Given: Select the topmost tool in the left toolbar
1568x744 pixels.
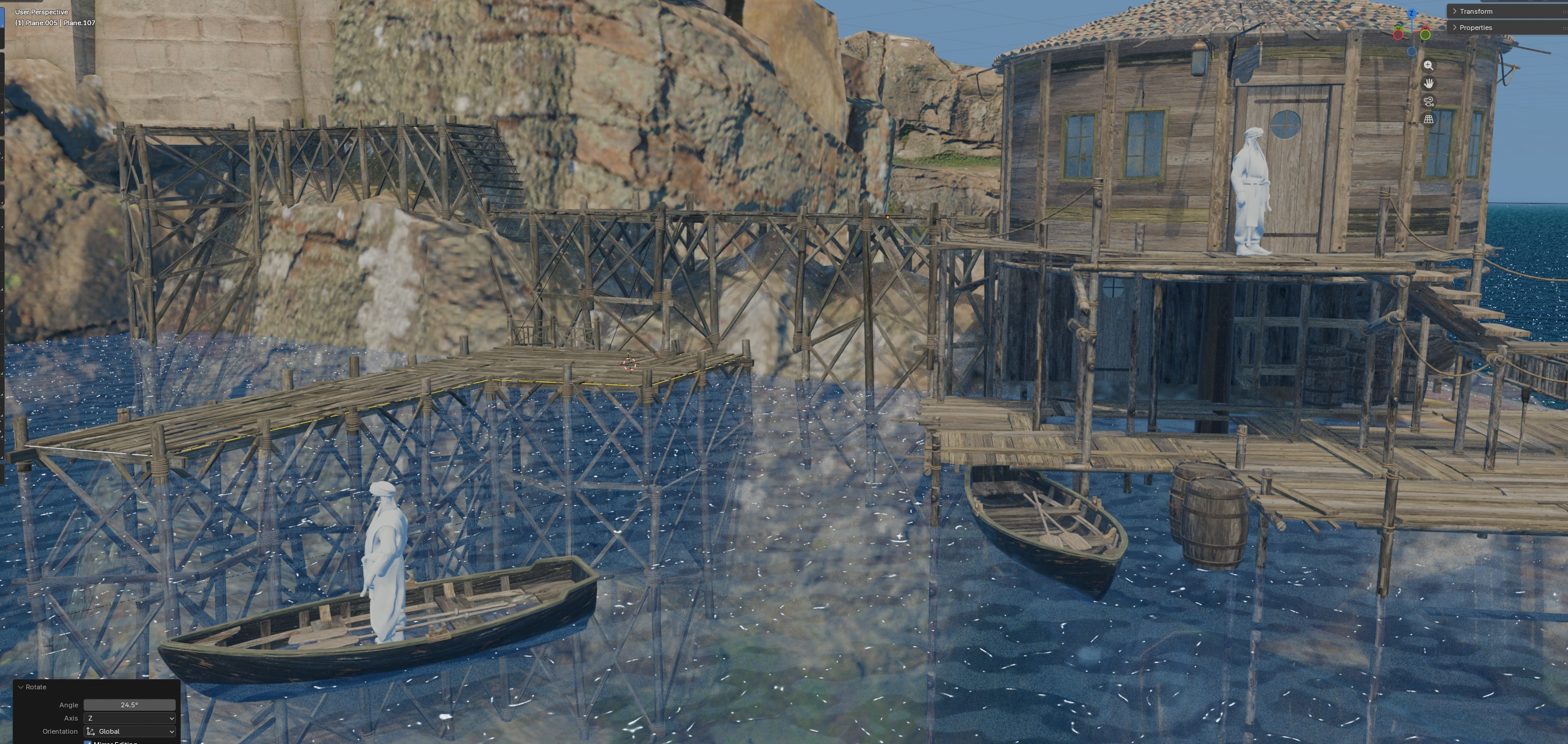Looking at the screenshot, I should (4, 18).
